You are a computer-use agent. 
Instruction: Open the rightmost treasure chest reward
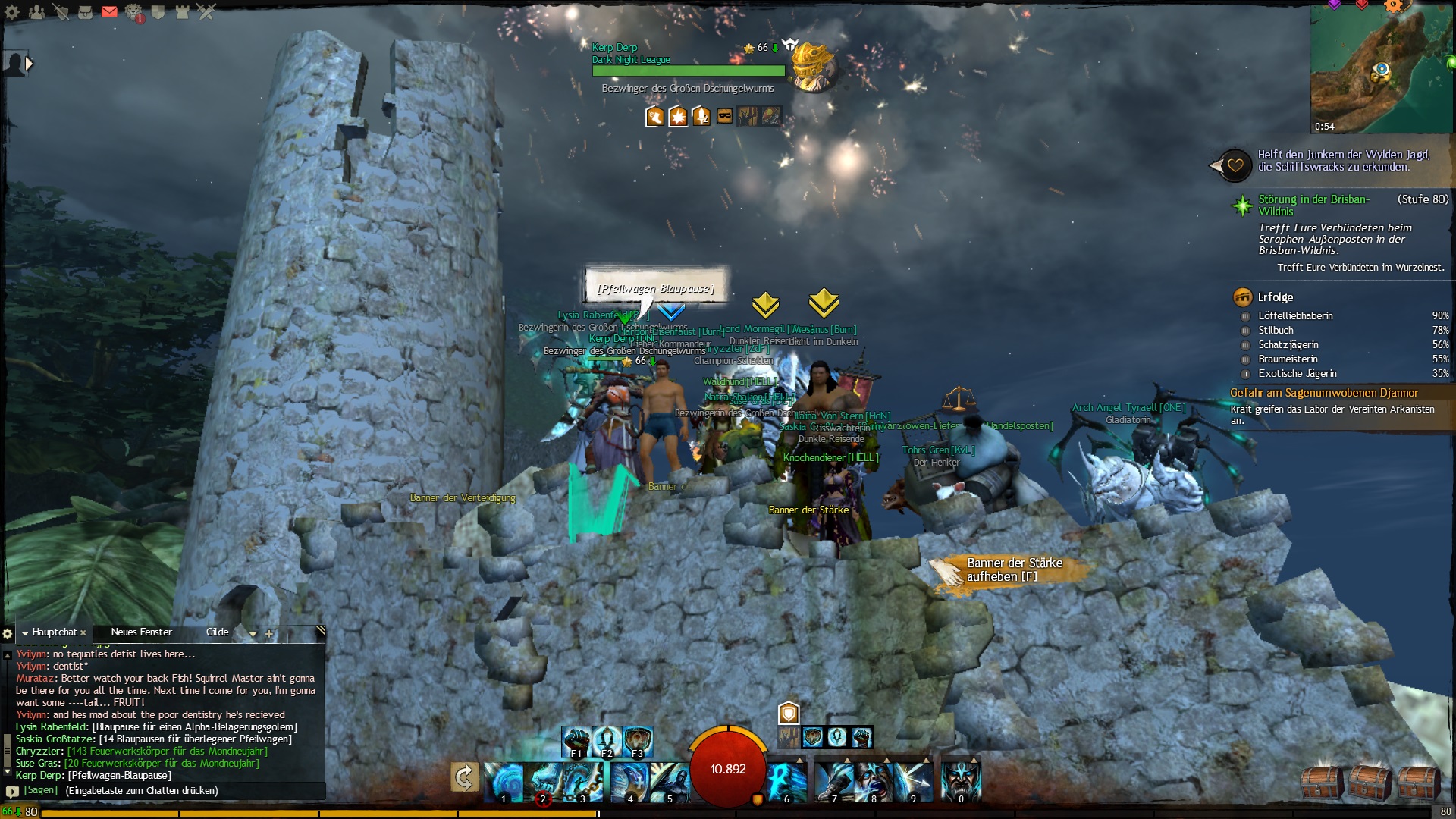pos(1419,783)
